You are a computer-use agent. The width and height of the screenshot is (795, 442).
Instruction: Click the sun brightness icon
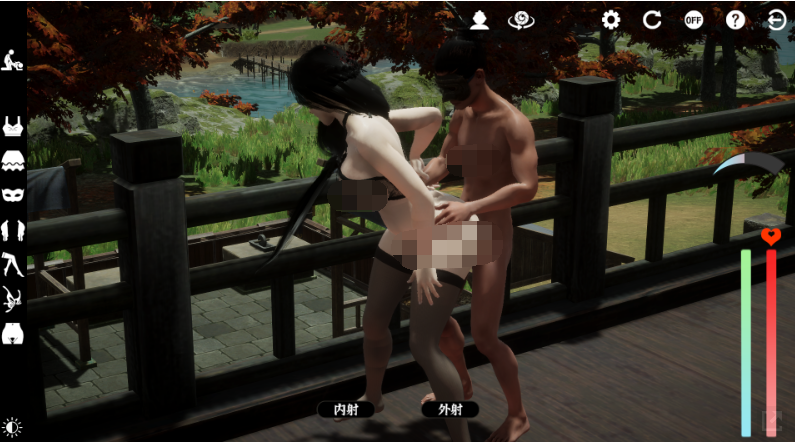coord(13,427)
